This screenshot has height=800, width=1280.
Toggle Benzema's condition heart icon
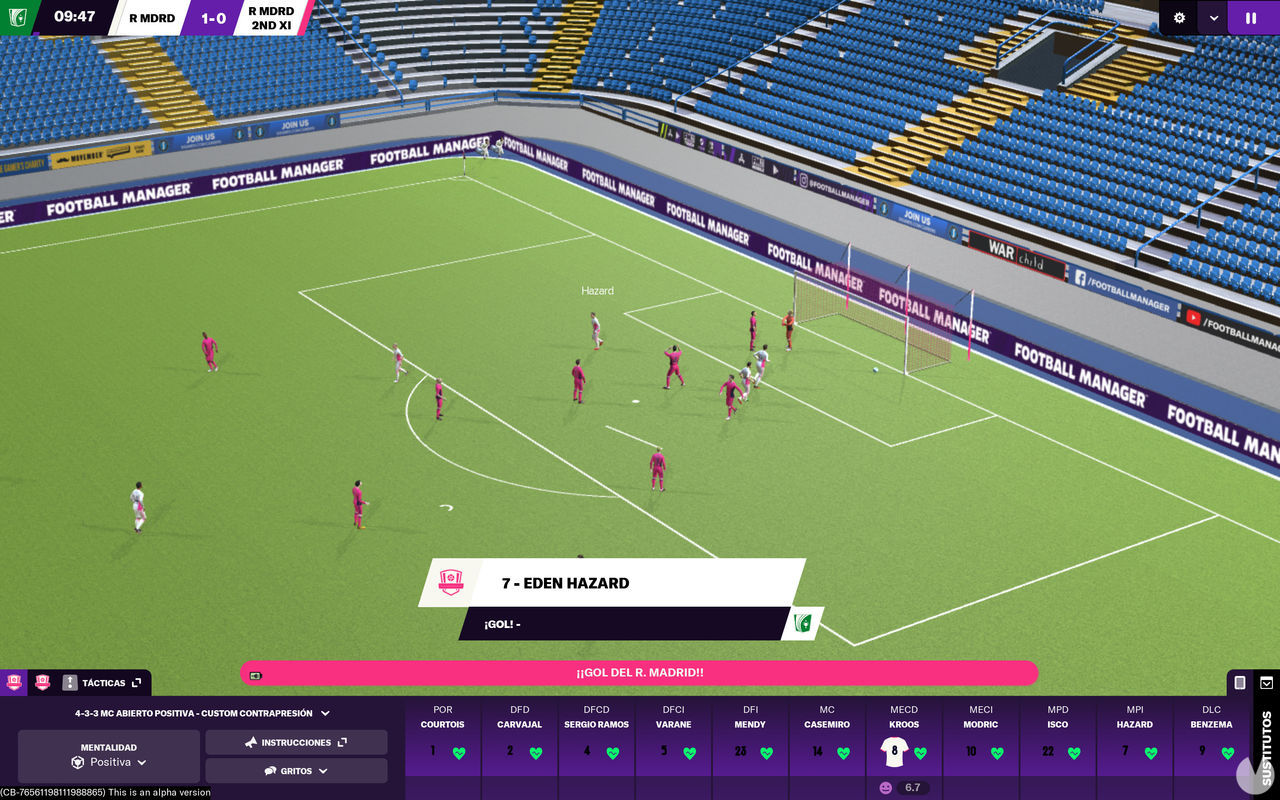1228,751
